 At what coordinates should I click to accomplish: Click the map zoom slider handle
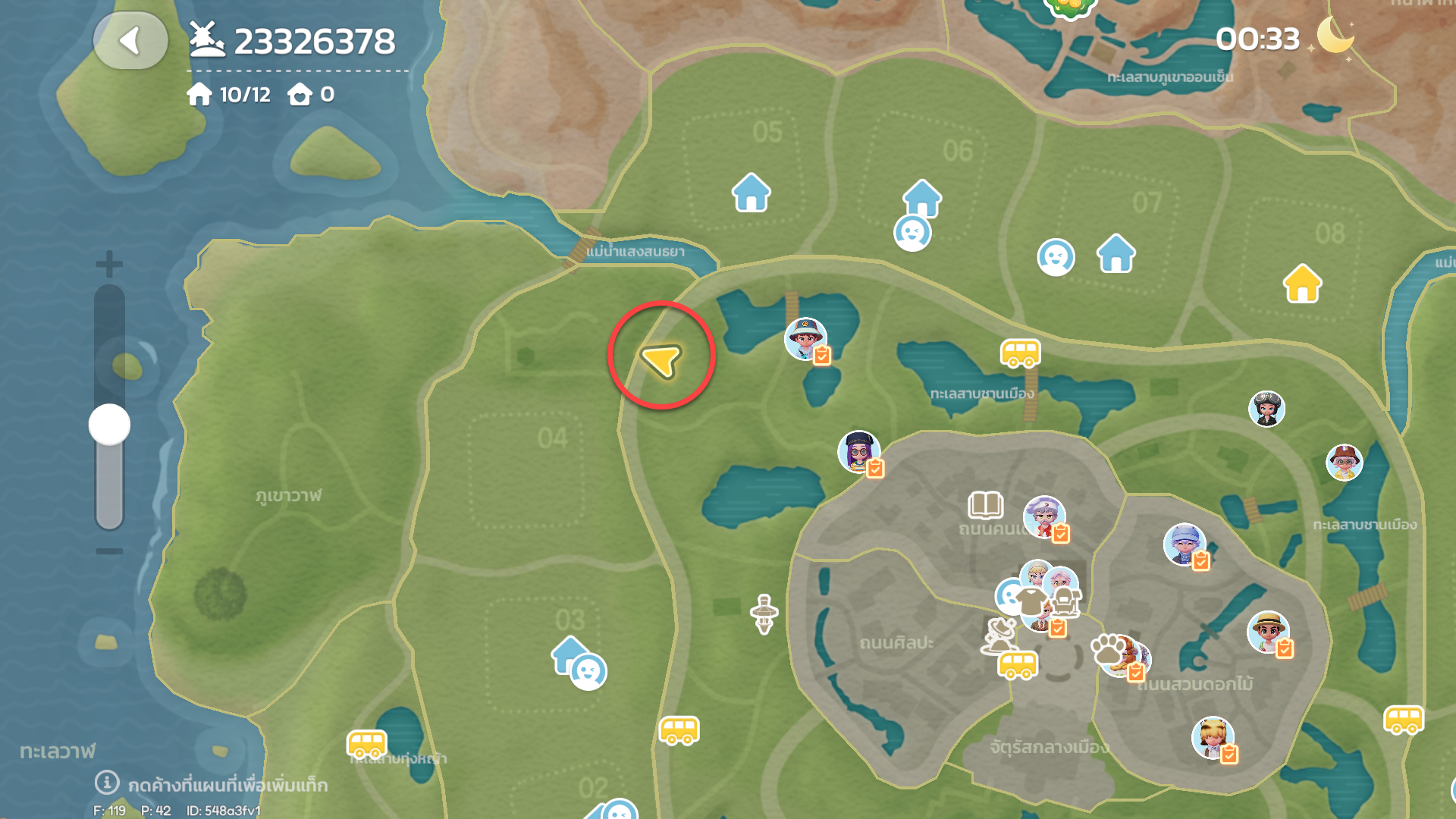[x=109, y=425]
